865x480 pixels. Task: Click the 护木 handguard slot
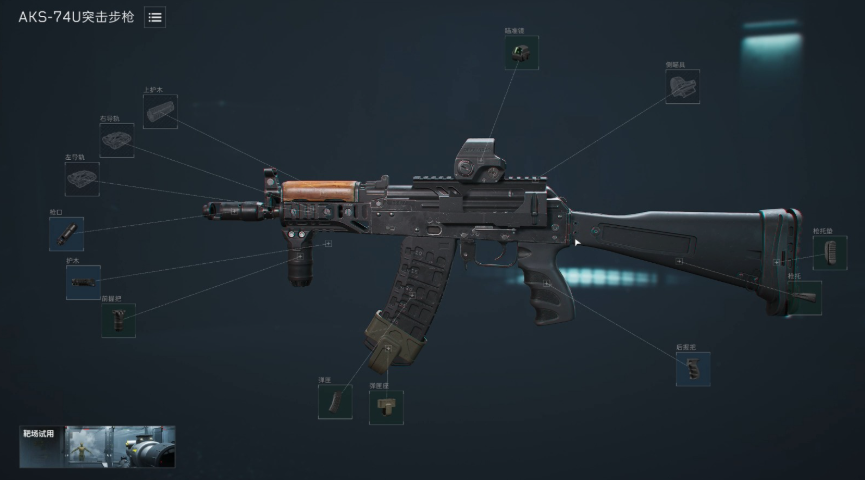tap(83, 283)
